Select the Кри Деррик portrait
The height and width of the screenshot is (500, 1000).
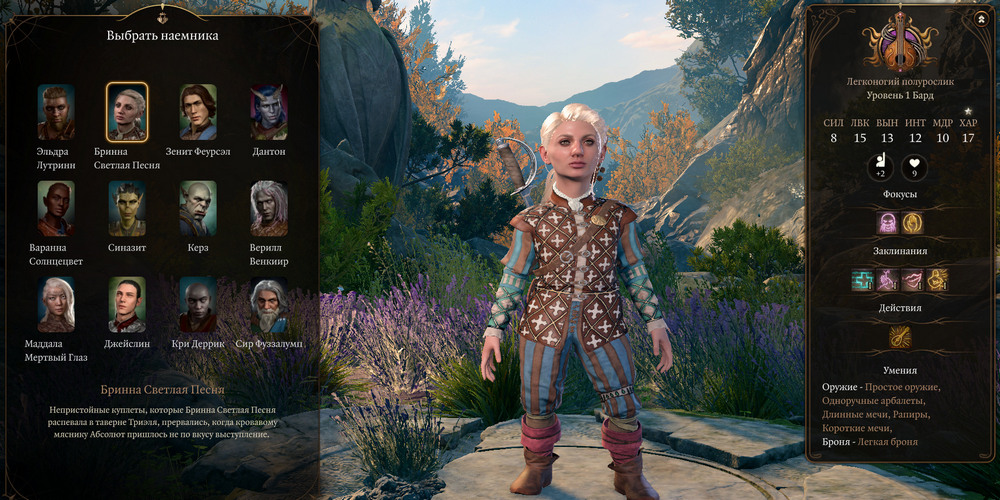pyautogui.click(x=198, y=304)
